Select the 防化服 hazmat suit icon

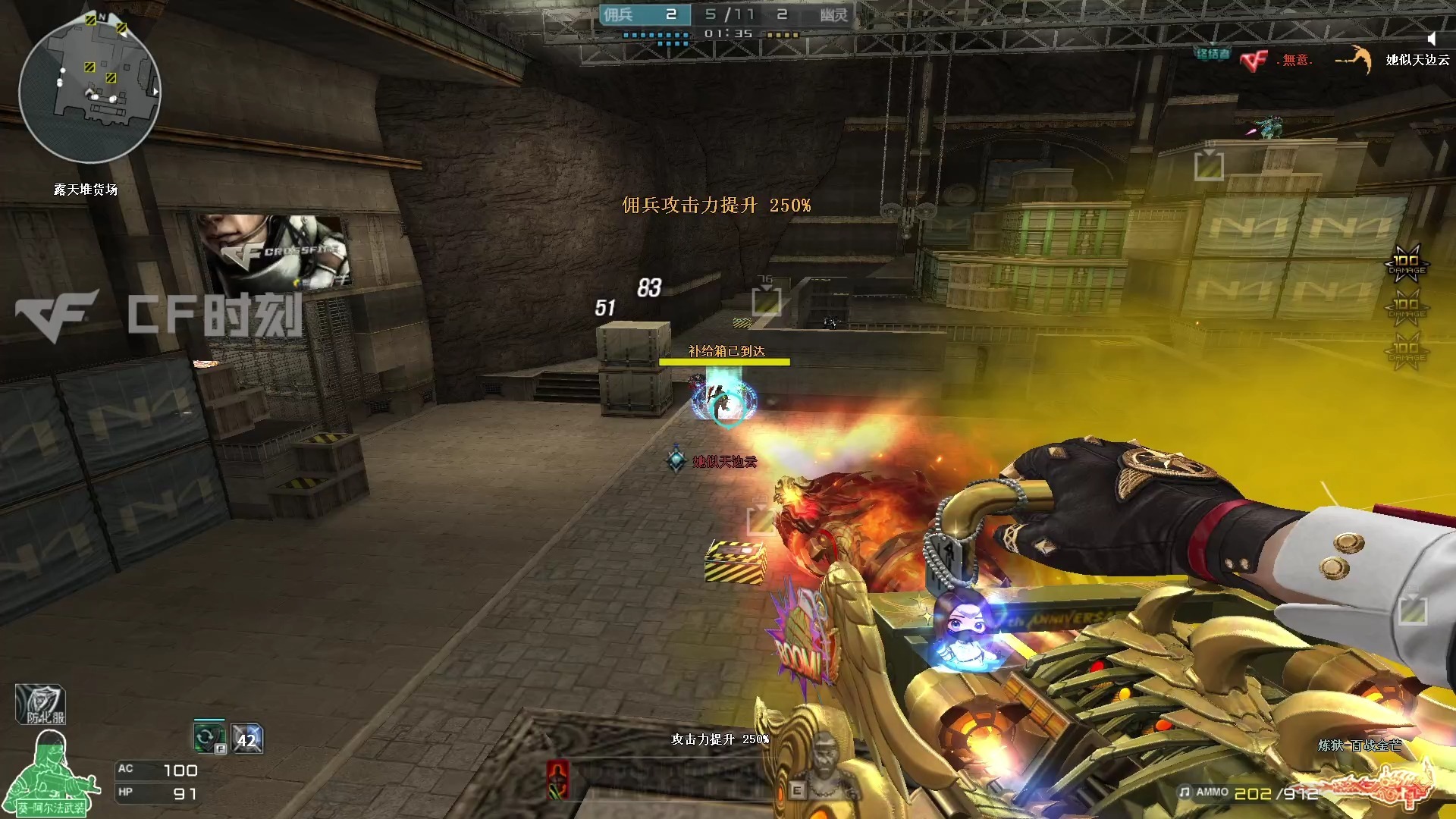pyautogui.click(x=41, y=705)
